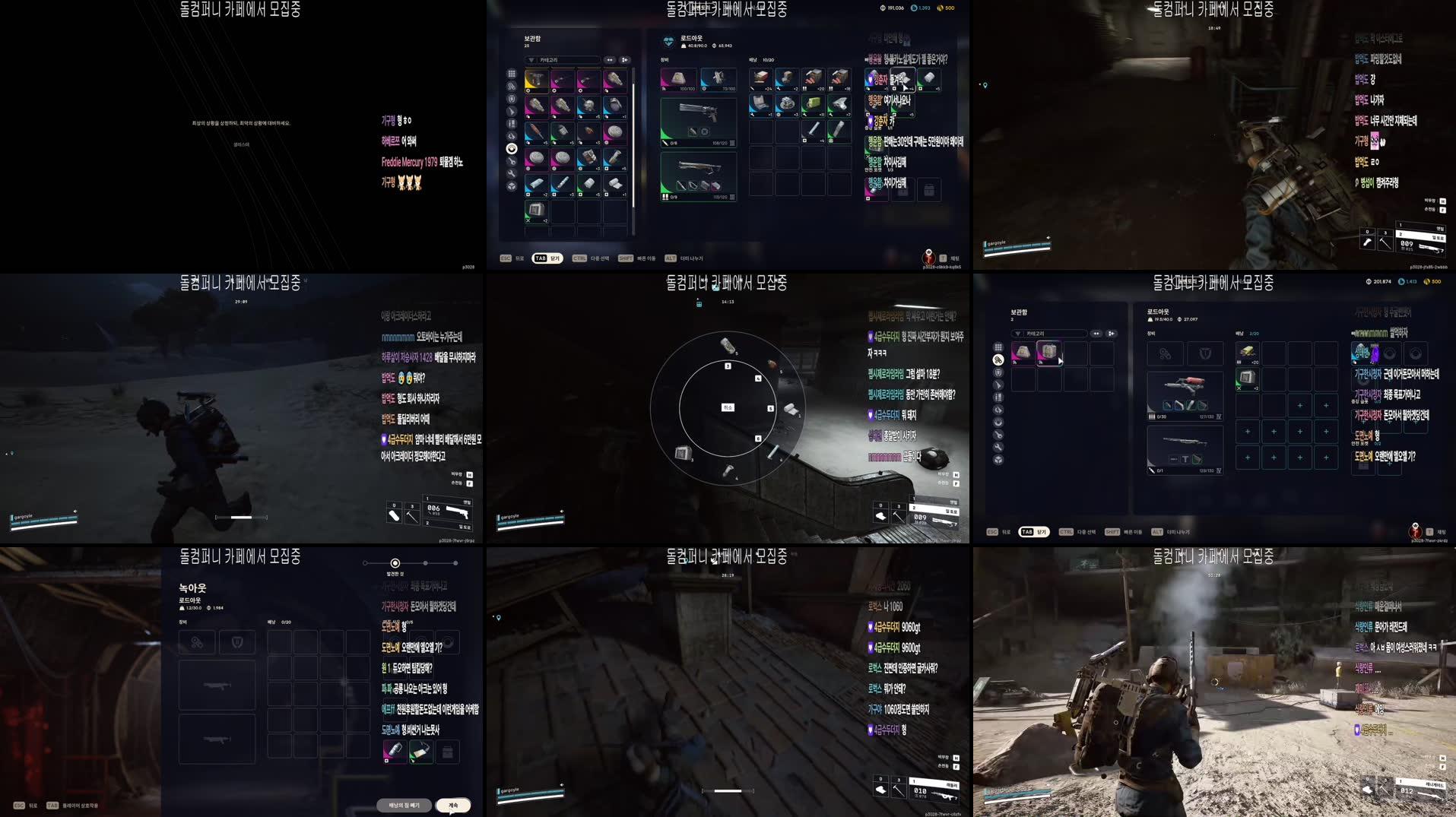Open the 카테고리 dropdown in the 보관함 panel

point(563,60)
